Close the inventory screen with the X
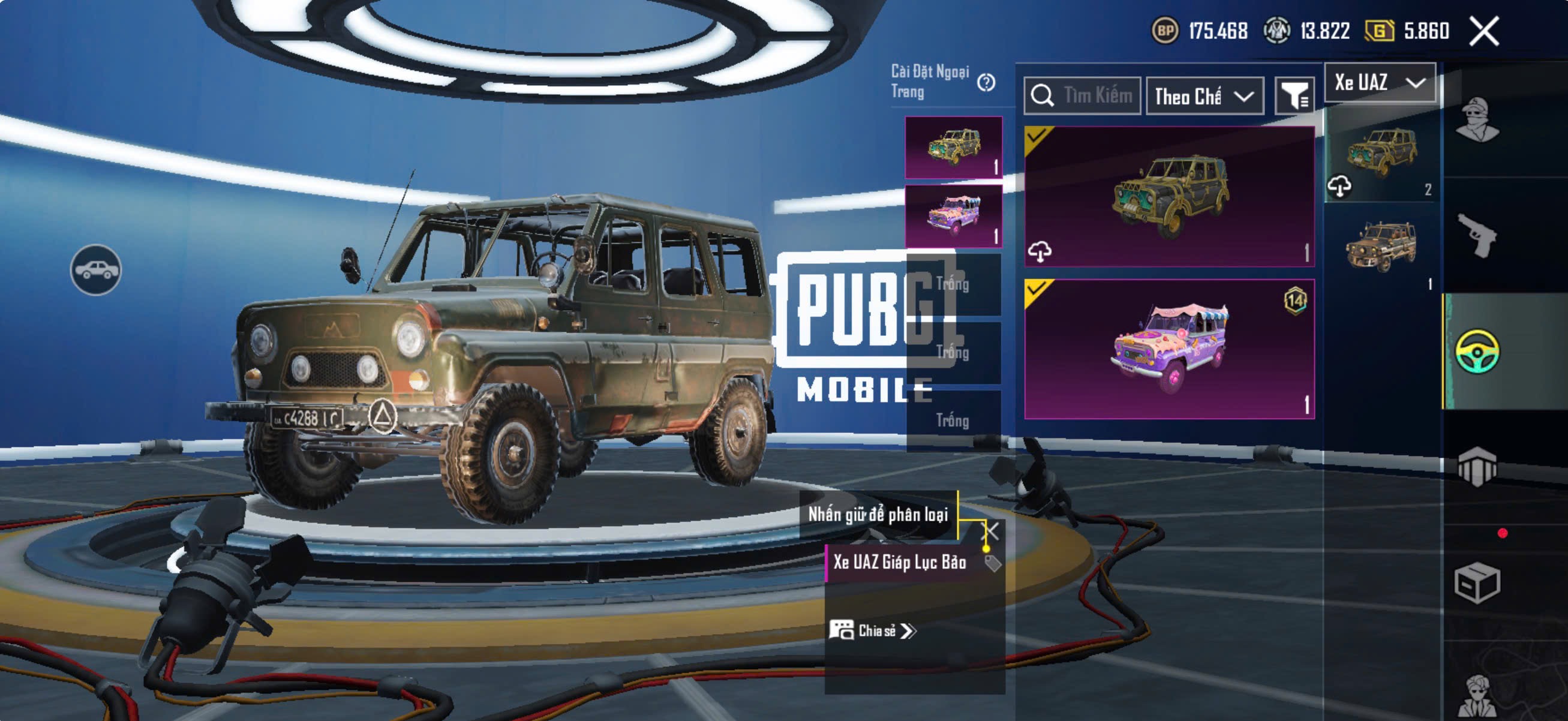Screen dimensions: 1568x721 (x=1484, y=31)
